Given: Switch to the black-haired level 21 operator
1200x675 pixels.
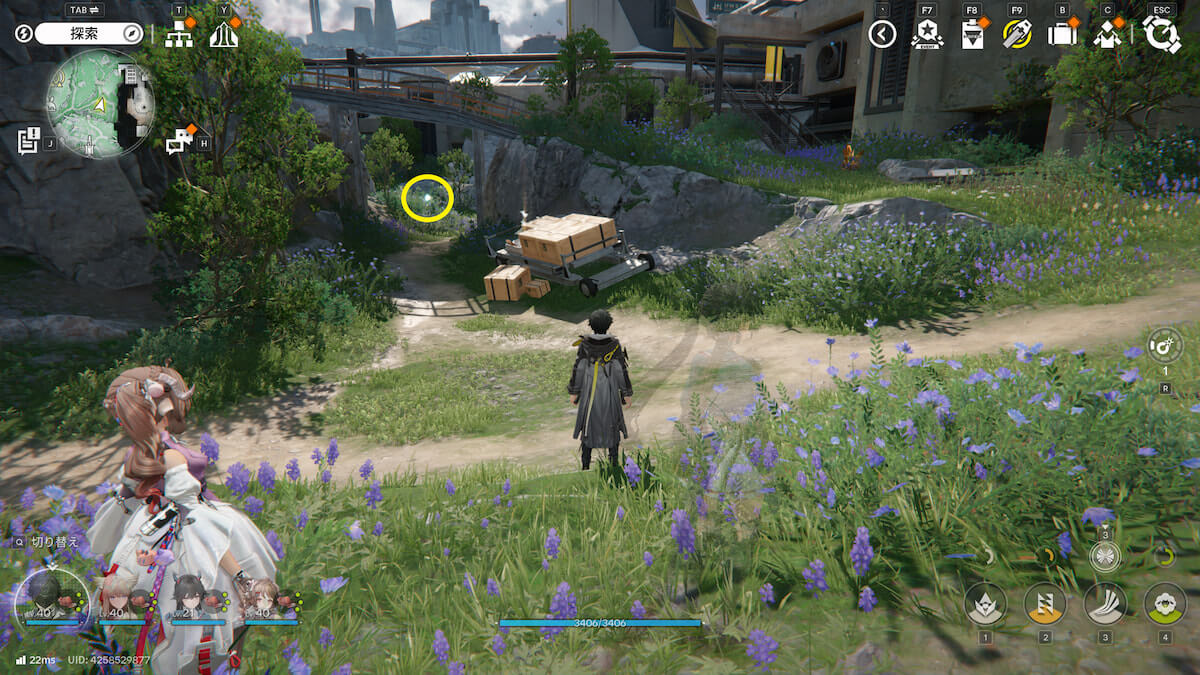Looking at the screenshot, I should (x=190, y=596).
